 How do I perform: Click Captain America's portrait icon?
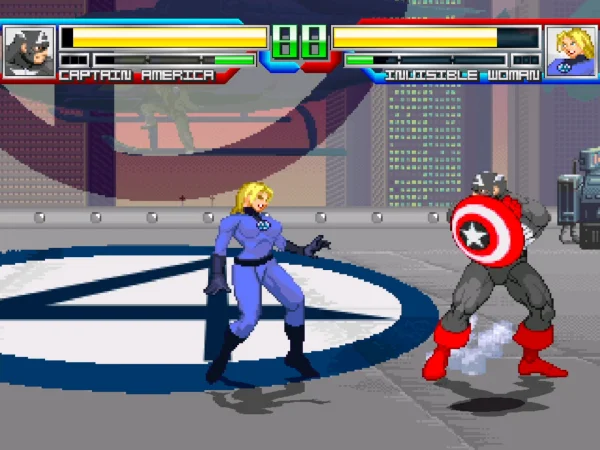pos(28,52)
